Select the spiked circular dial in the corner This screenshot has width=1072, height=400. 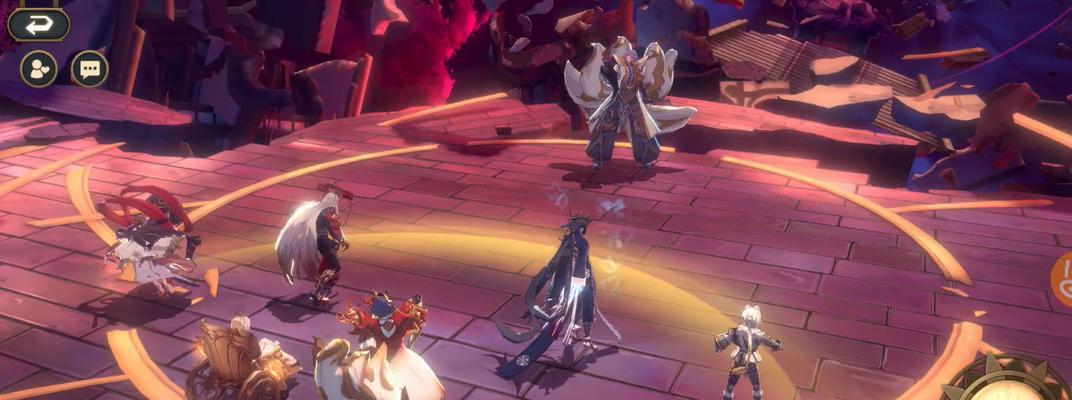1009,382
